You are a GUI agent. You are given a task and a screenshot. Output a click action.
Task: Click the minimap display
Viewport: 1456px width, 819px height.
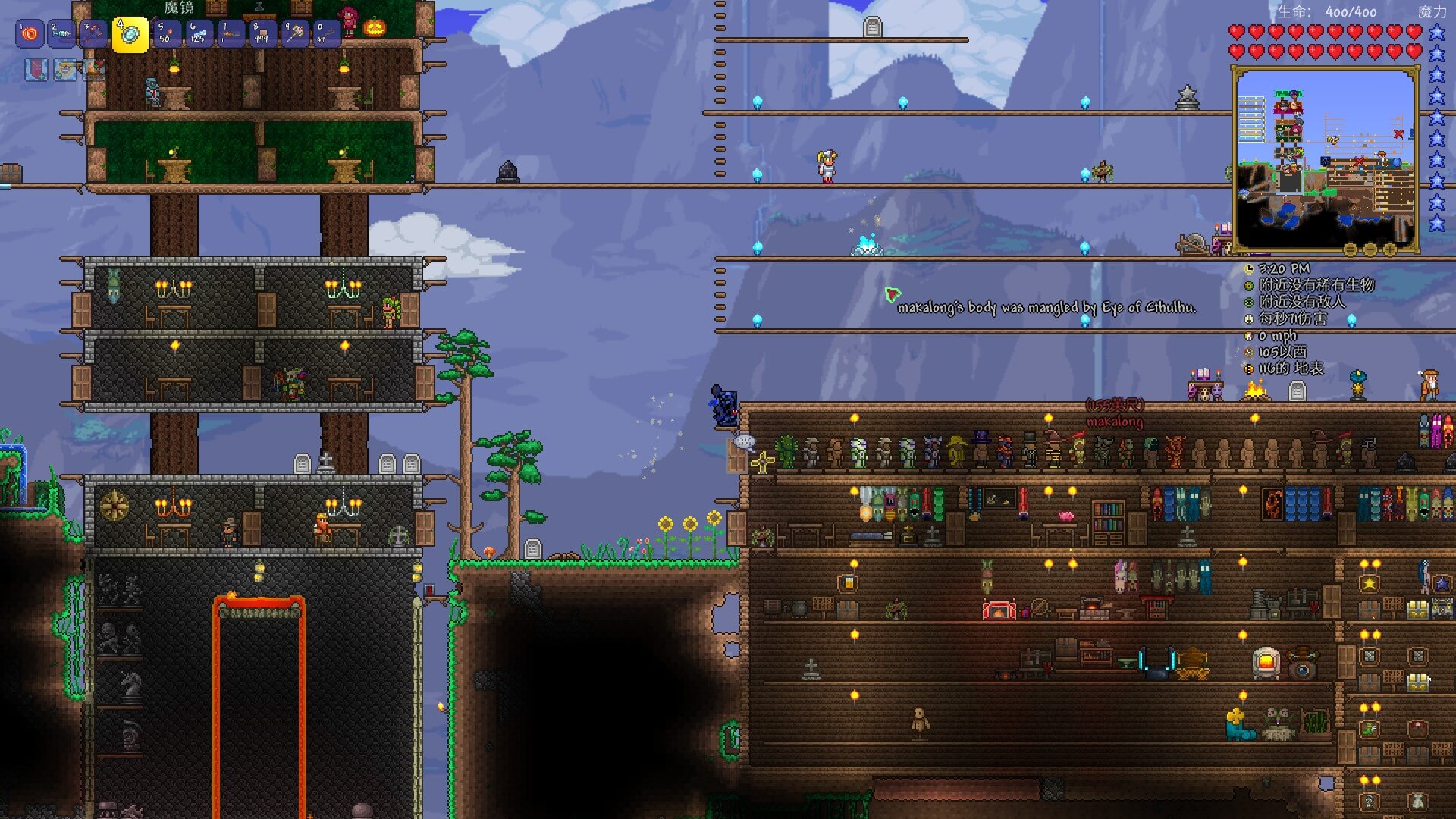pos(1324,158)
